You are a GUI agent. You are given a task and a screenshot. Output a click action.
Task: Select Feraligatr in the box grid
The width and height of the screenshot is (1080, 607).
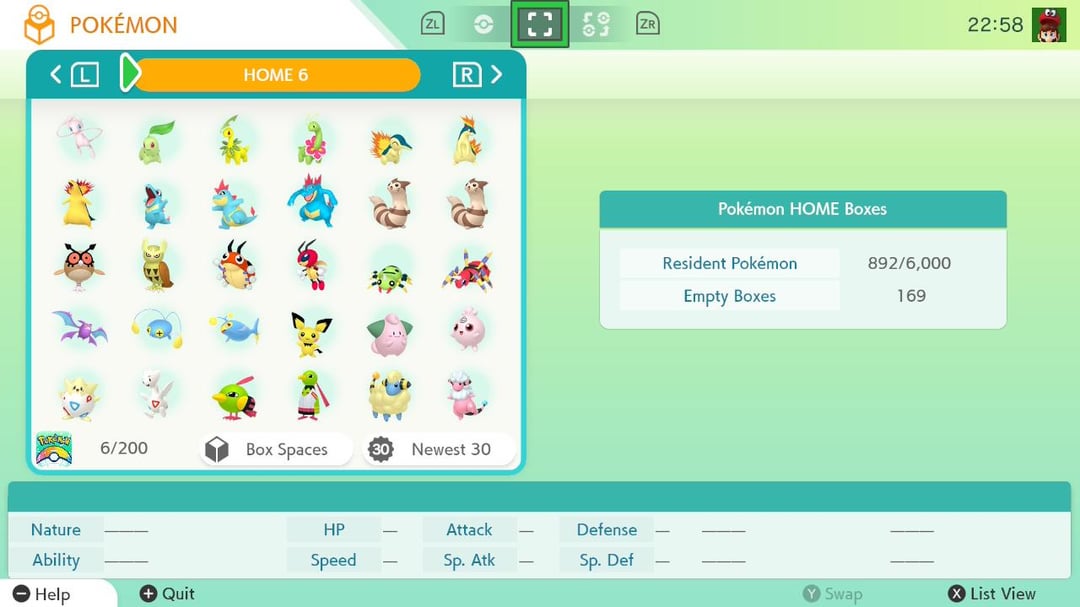point(312,201)
